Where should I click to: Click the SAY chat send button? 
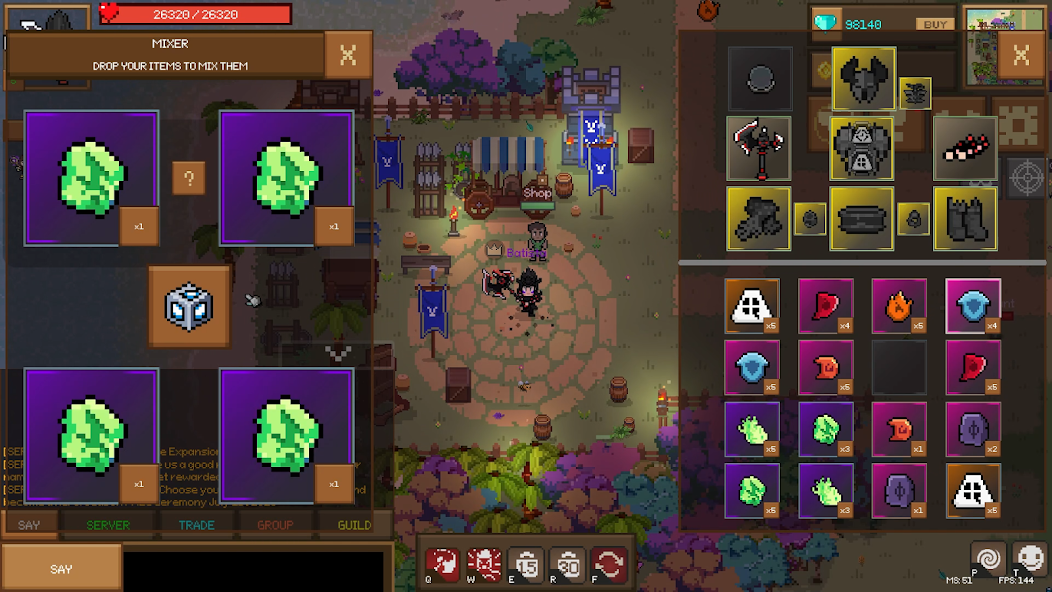(x=61, y=568)
